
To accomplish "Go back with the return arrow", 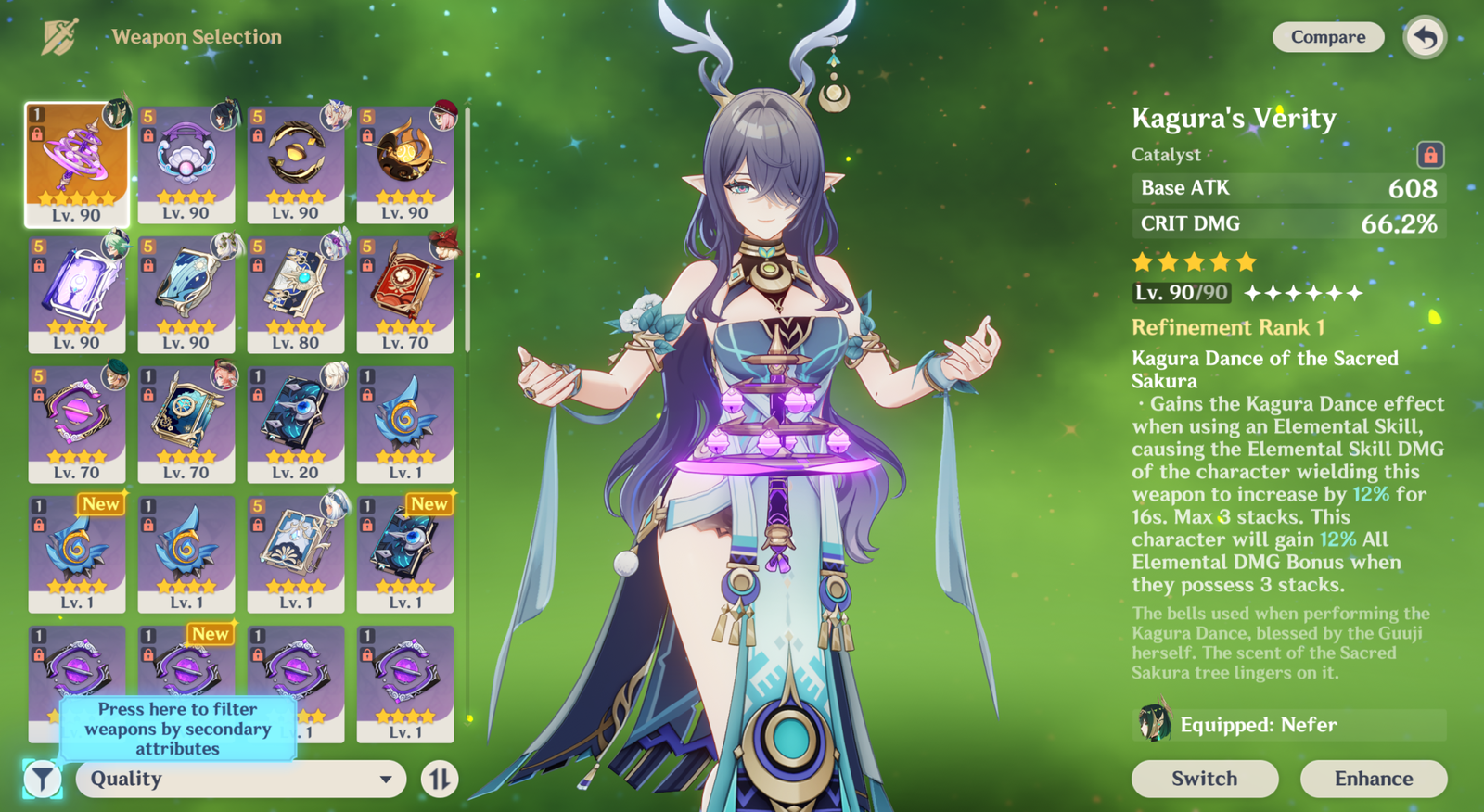I will (x=1425, y=38).
